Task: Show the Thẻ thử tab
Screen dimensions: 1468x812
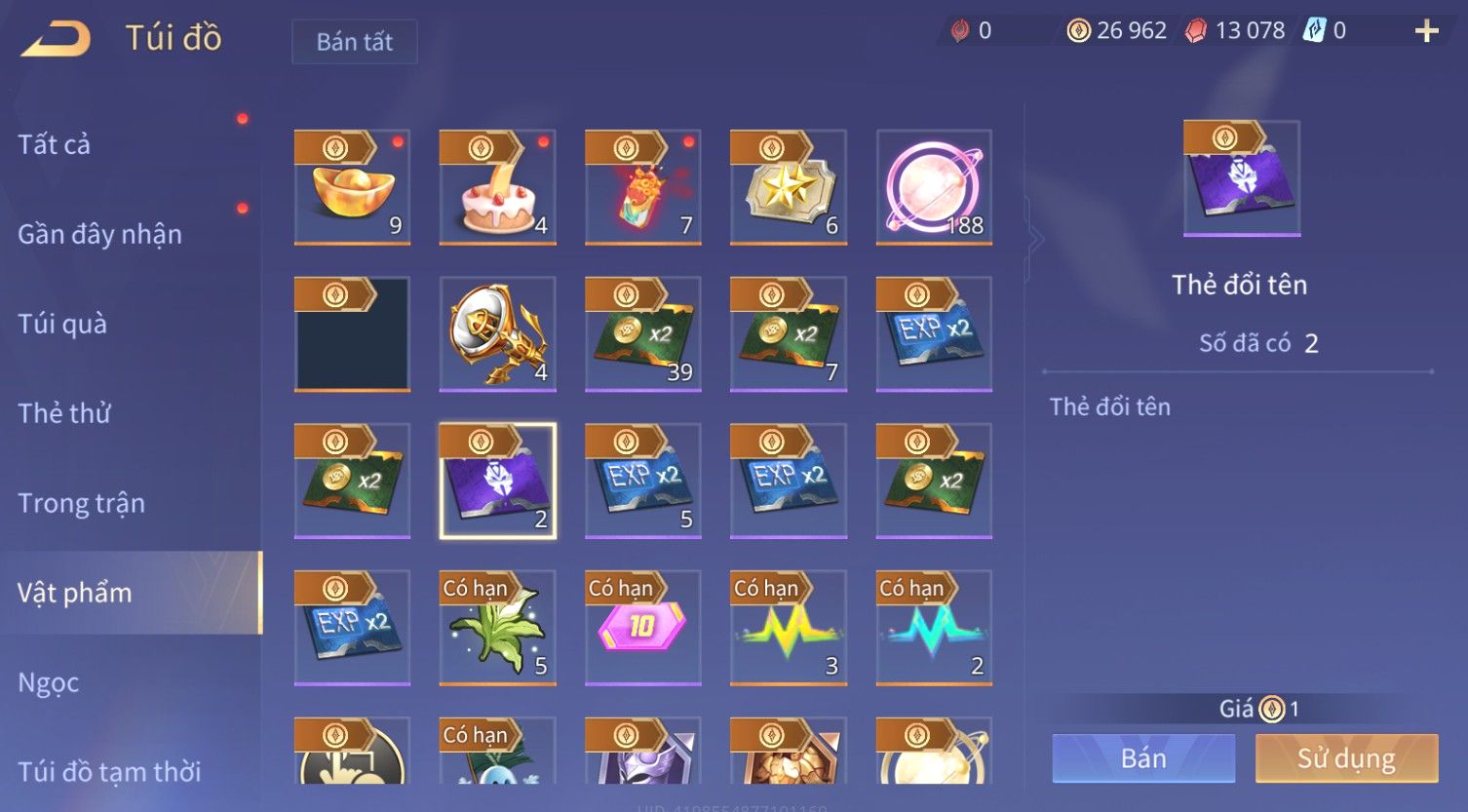Action: (64, 413)
